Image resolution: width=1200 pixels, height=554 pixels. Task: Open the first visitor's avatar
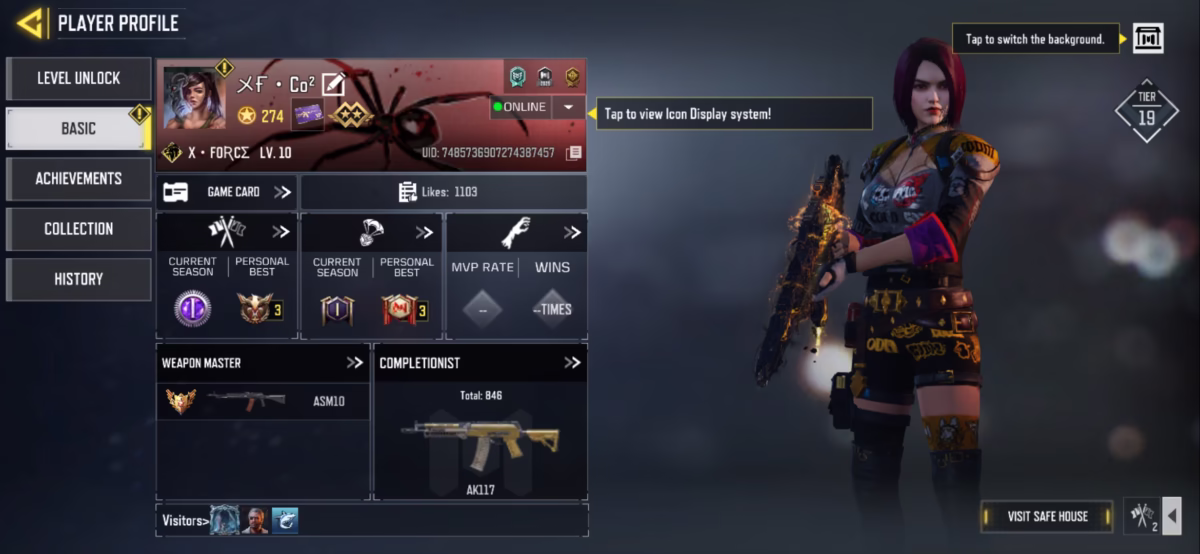click(x=225, y=520)
